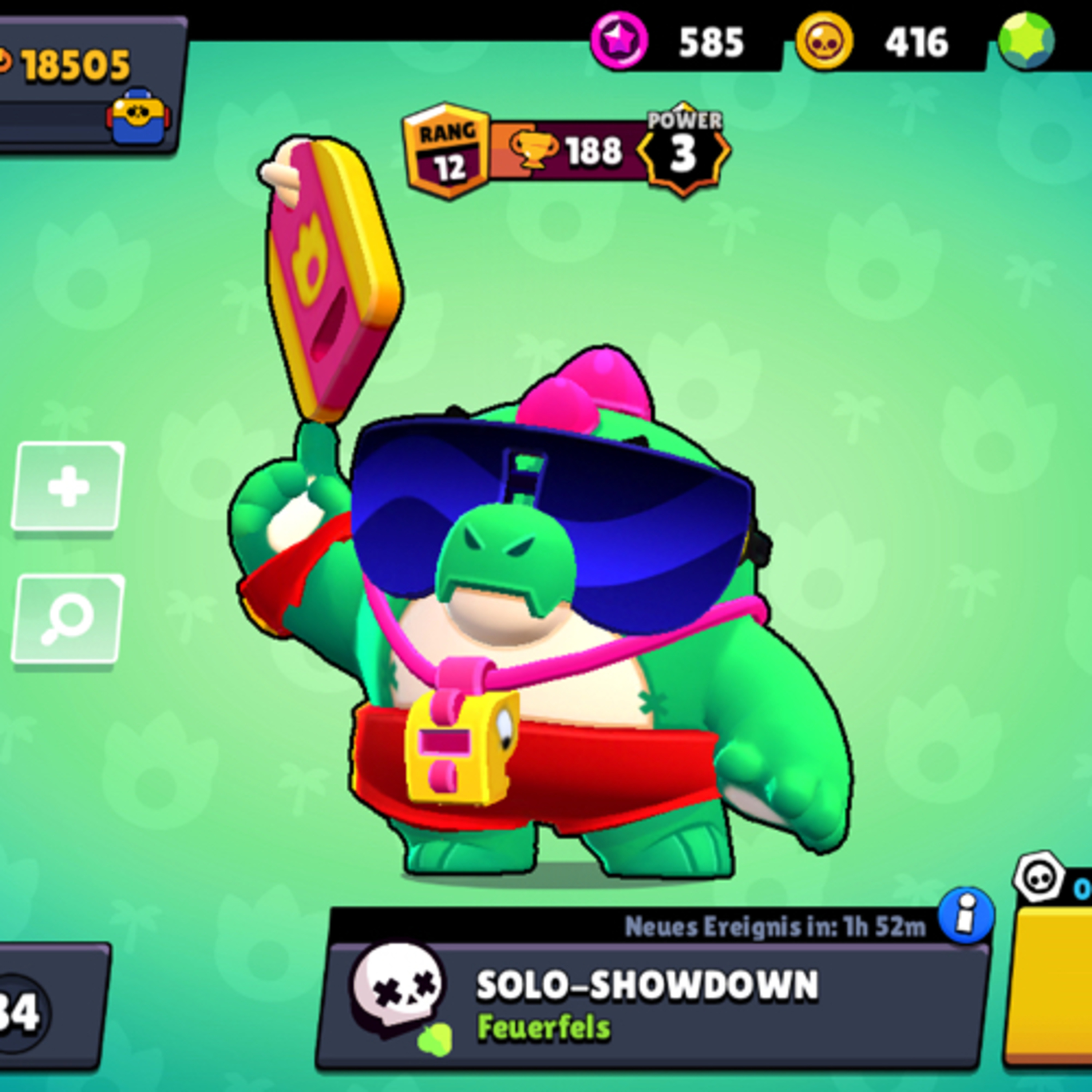Tap the green gem currency icon
Image resolution: width=1092 pixels, height=1092 pixels.
tap(1026, 41)
